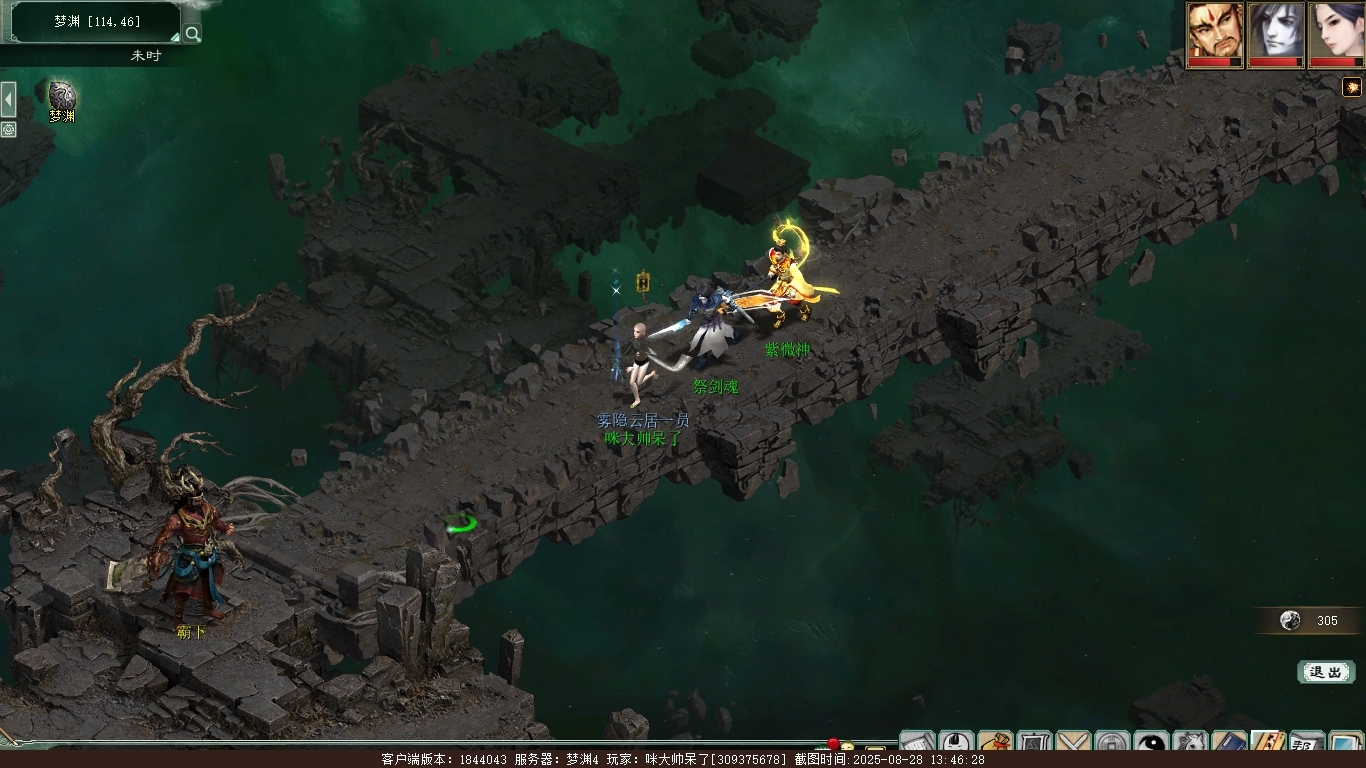Open the blue book toolbar icon

tap(1229, 744)
